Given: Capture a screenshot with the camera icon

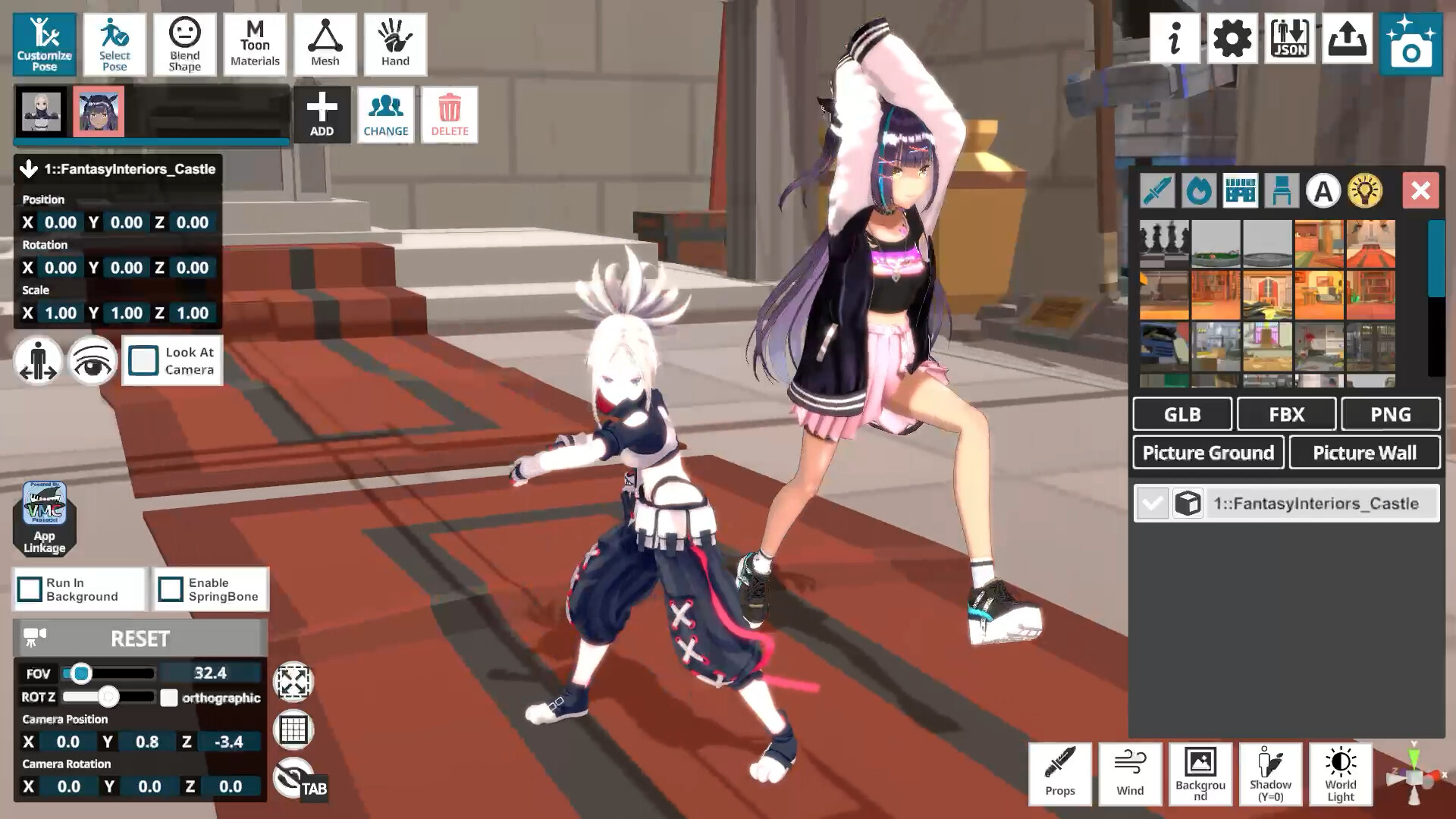Looking at the screenshot, I should pos(1411,42).
